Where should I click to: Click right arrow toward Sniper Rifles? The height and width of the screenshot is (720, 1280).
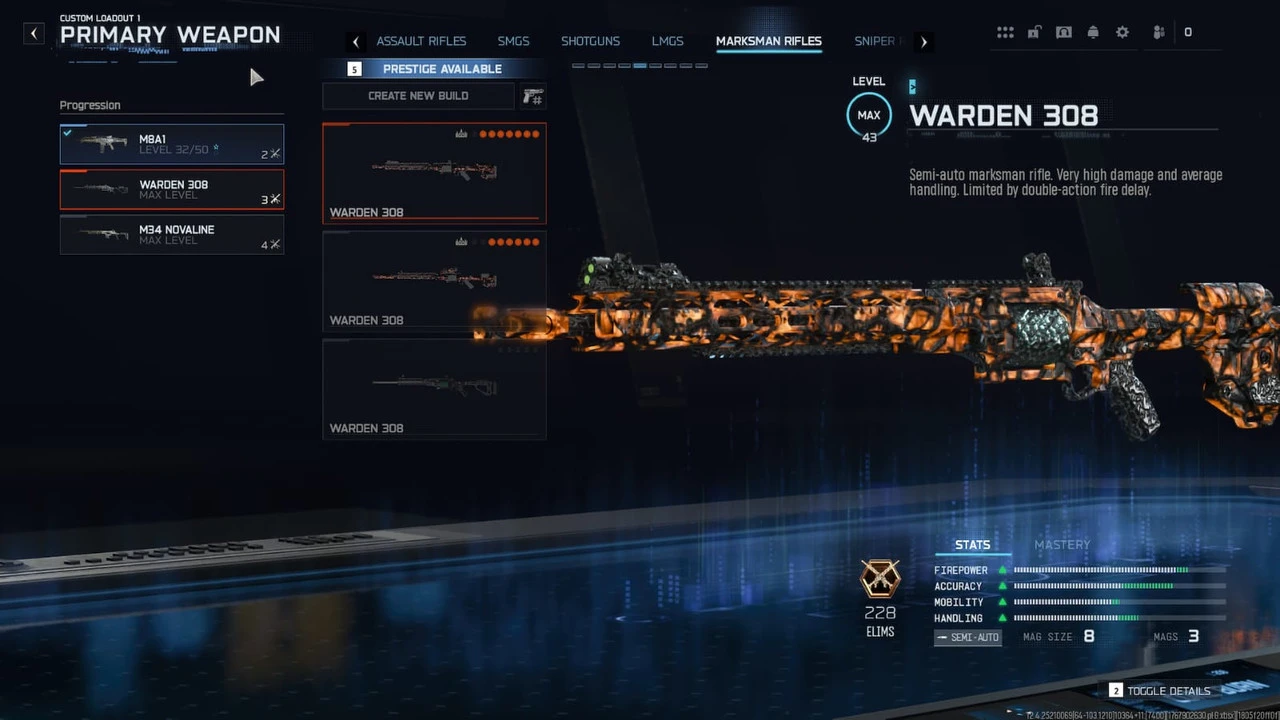923,41
